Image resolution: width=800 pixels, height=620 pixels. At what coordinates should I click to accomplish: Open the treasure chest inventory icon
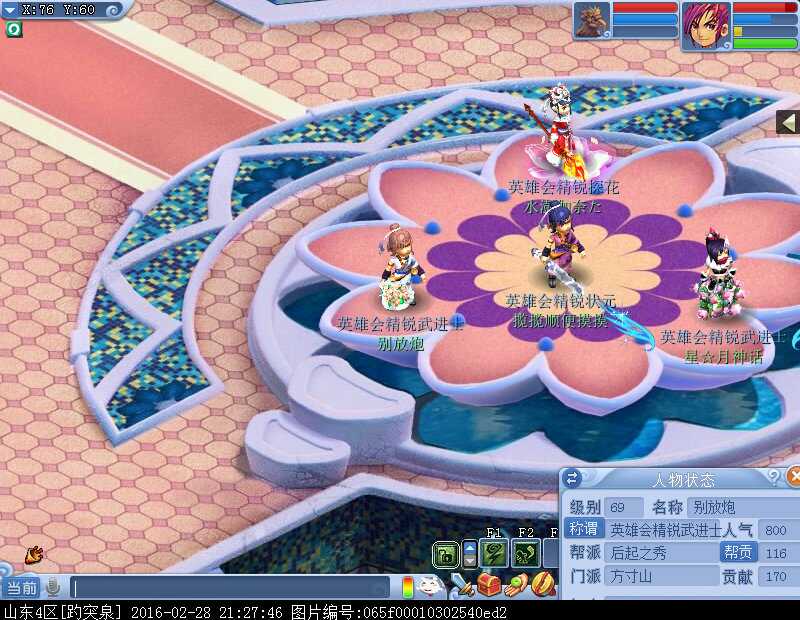[x=488, y=584]
